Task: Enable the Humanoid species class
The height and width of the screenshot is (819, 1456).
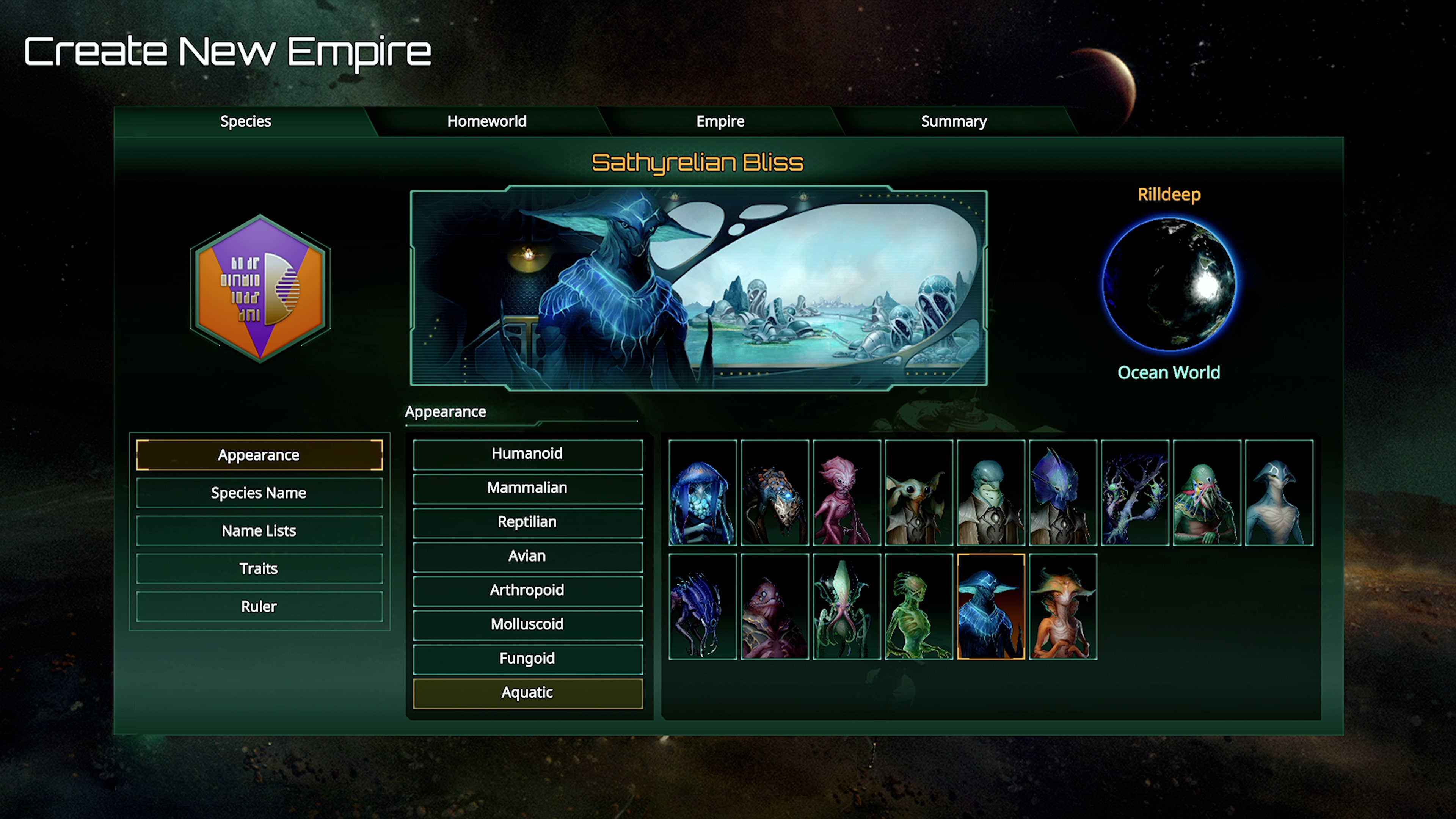Action: pyautogui.click(x=527, y=454)
